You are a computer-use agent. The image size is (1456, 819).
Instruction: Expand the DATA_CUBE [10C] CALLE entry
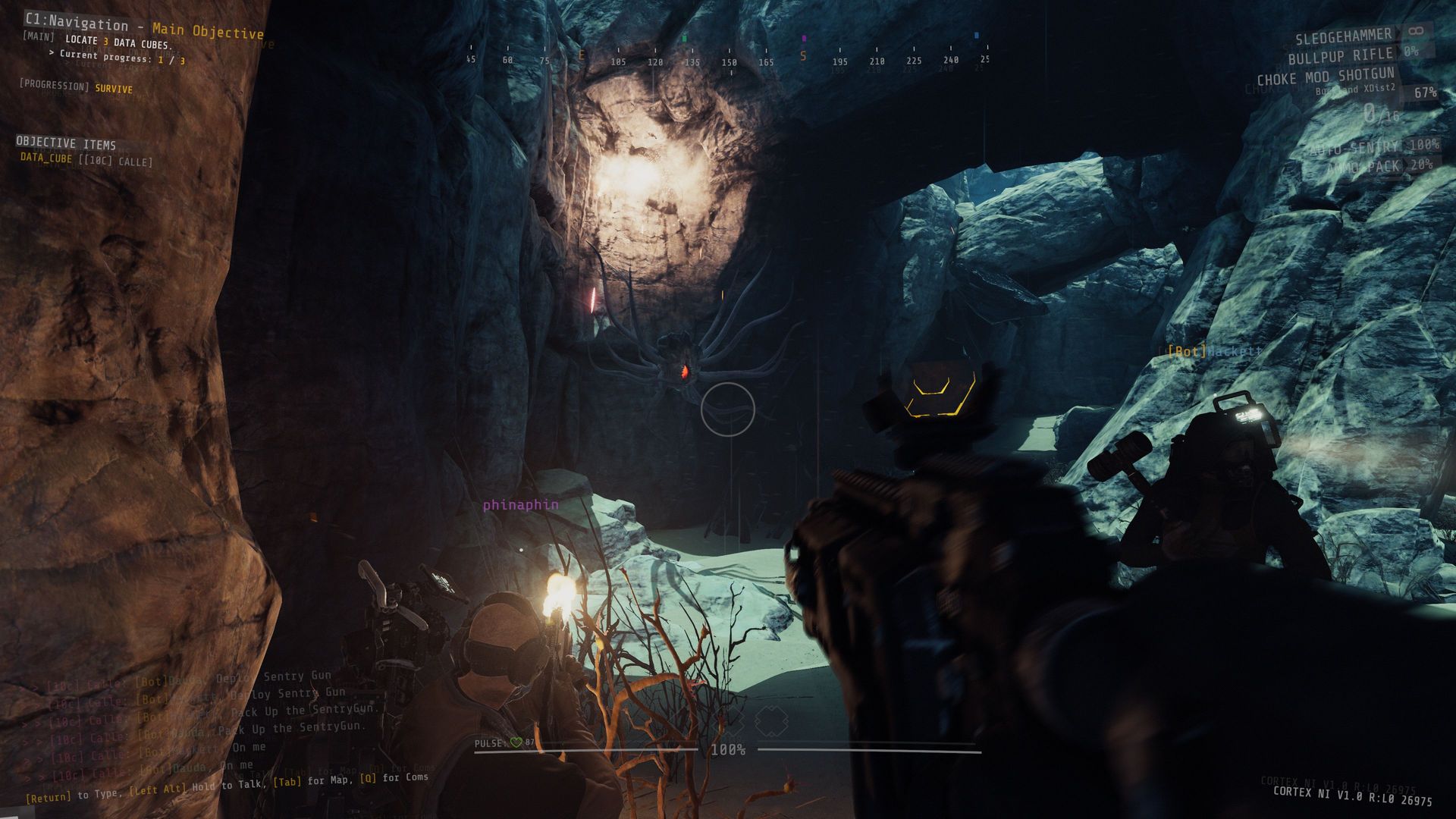tap(86, 159)
